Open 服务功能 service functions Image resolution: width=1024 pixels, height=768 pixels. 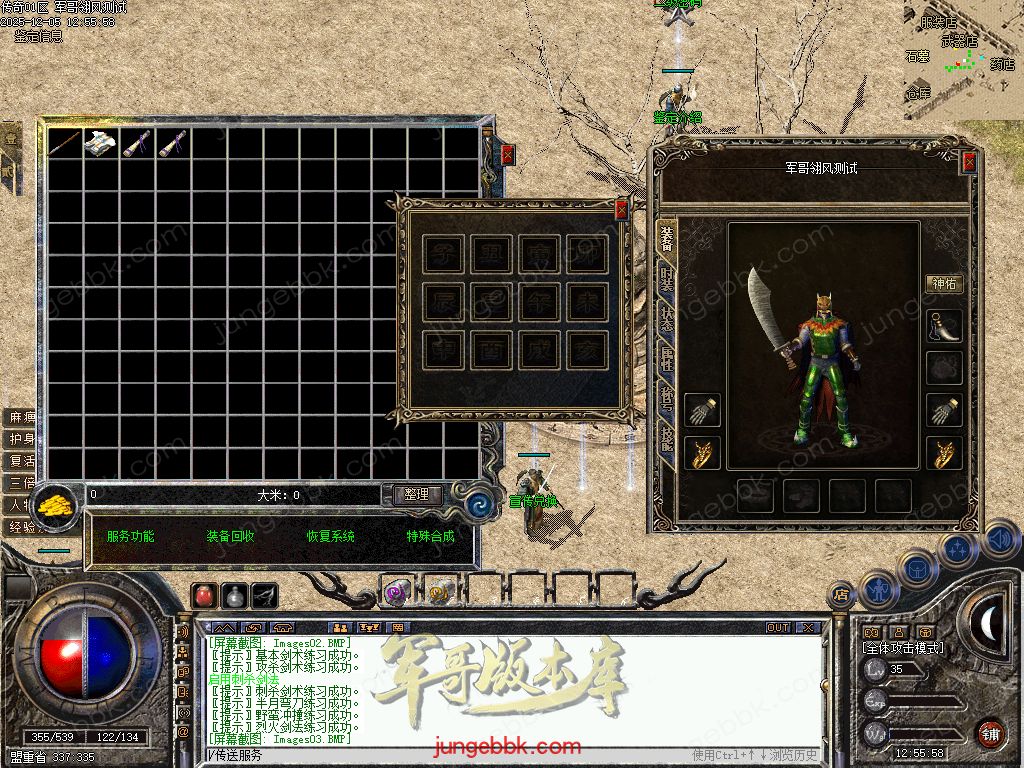pyautogui.click(x=130, y=536)
